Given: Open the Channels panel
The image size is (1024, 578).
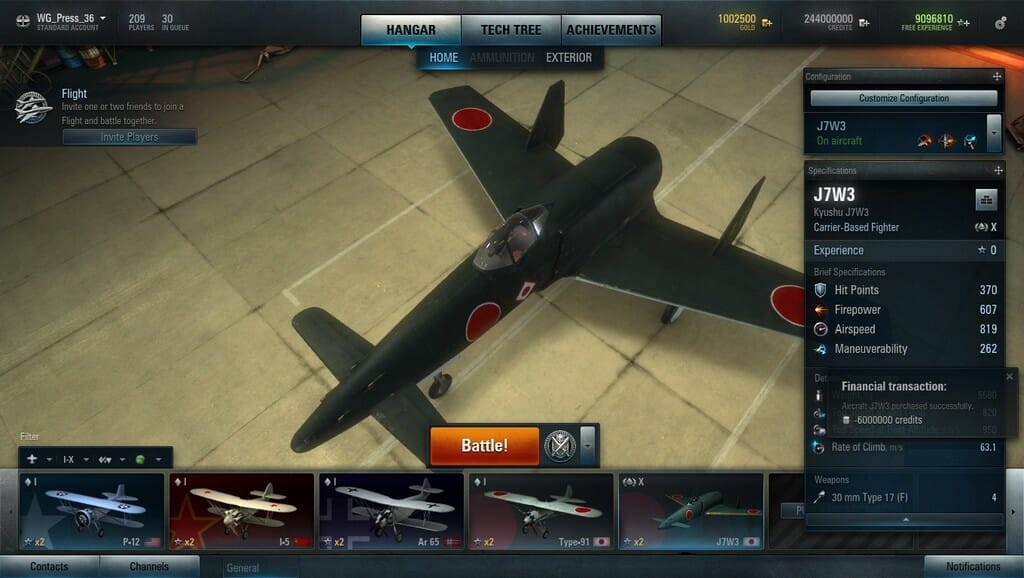Looking at the screenshot, I should pos(149,567).
